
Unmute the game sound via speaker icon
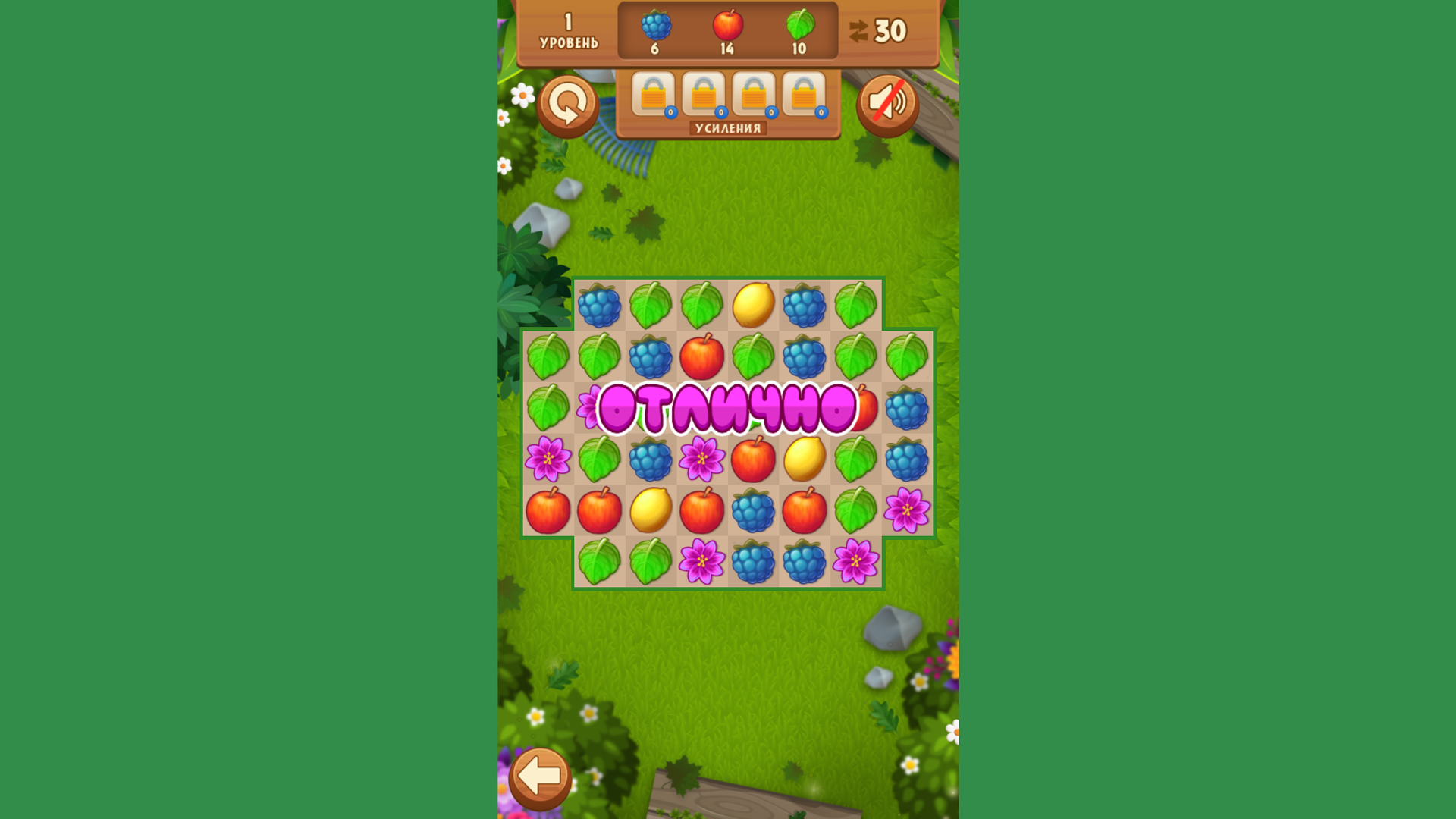click(887, 105)
